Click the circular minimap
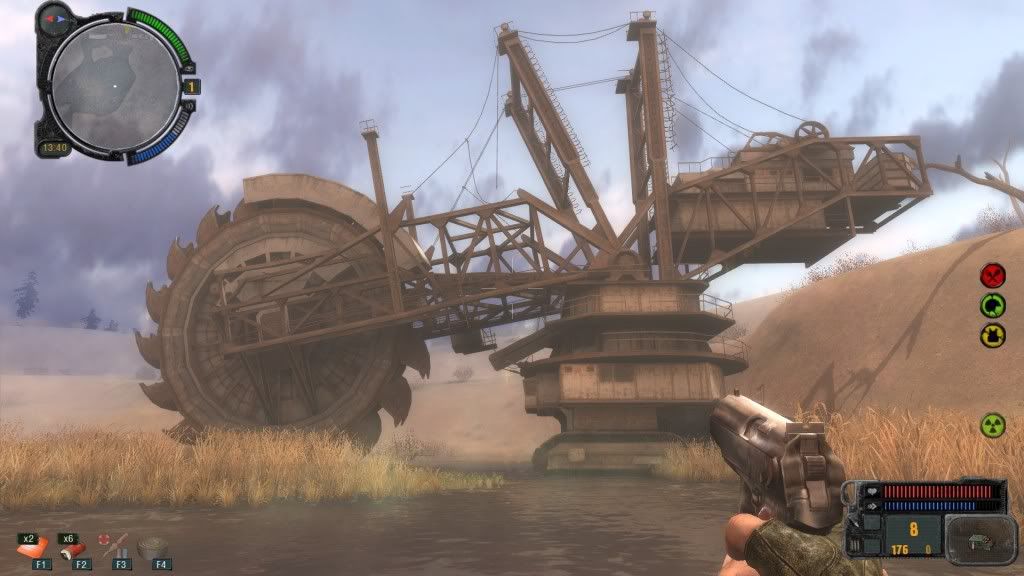 (113, 87)
